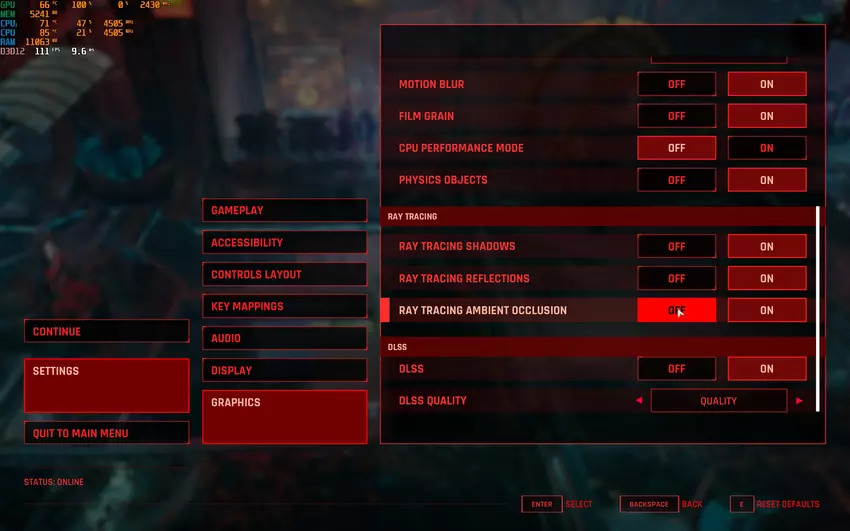Enable CPU Performance Mode

[x=767, y=148]
